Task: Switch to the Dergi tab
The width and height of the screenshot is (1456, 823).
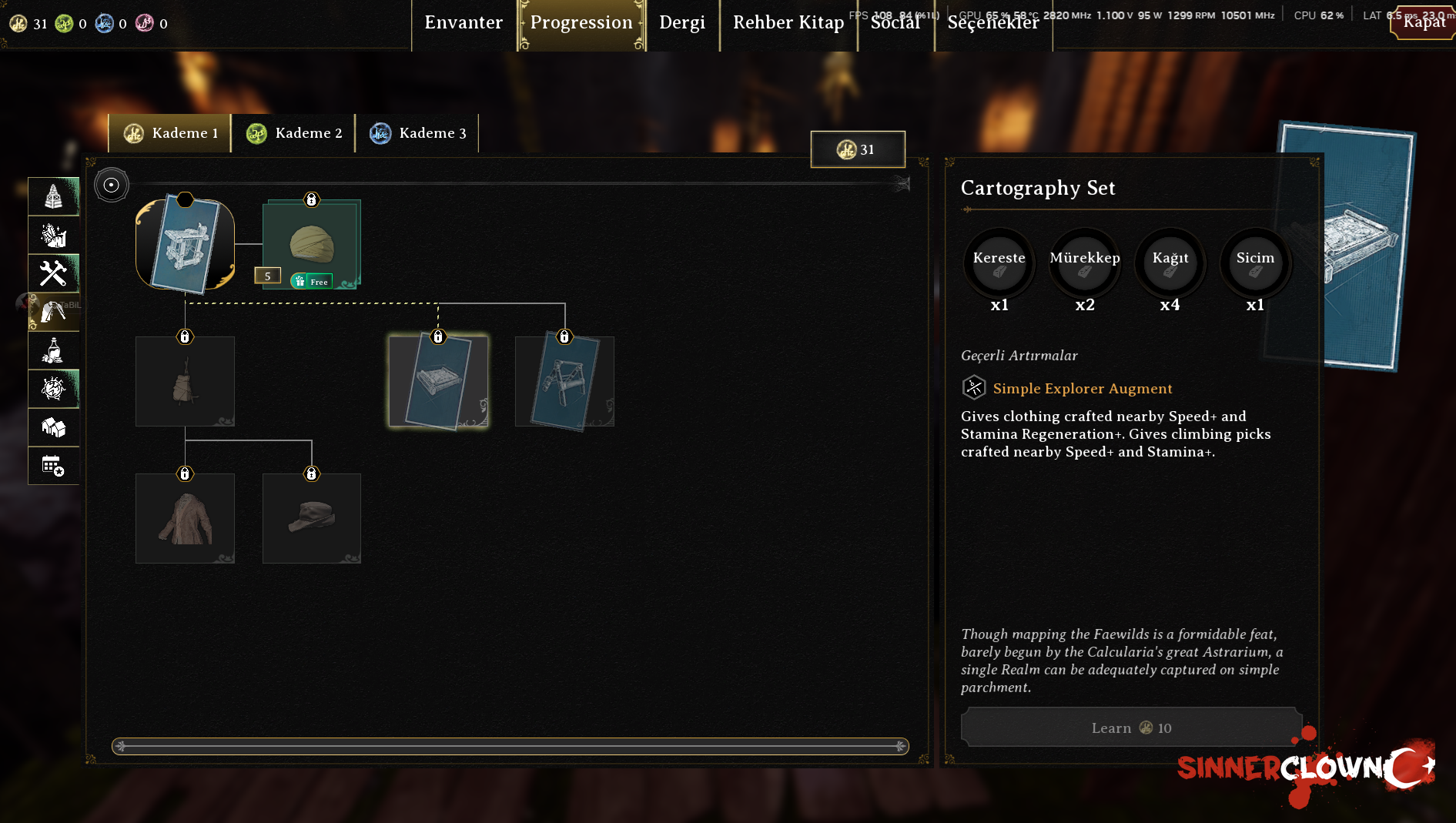Action: click(682, 23)
